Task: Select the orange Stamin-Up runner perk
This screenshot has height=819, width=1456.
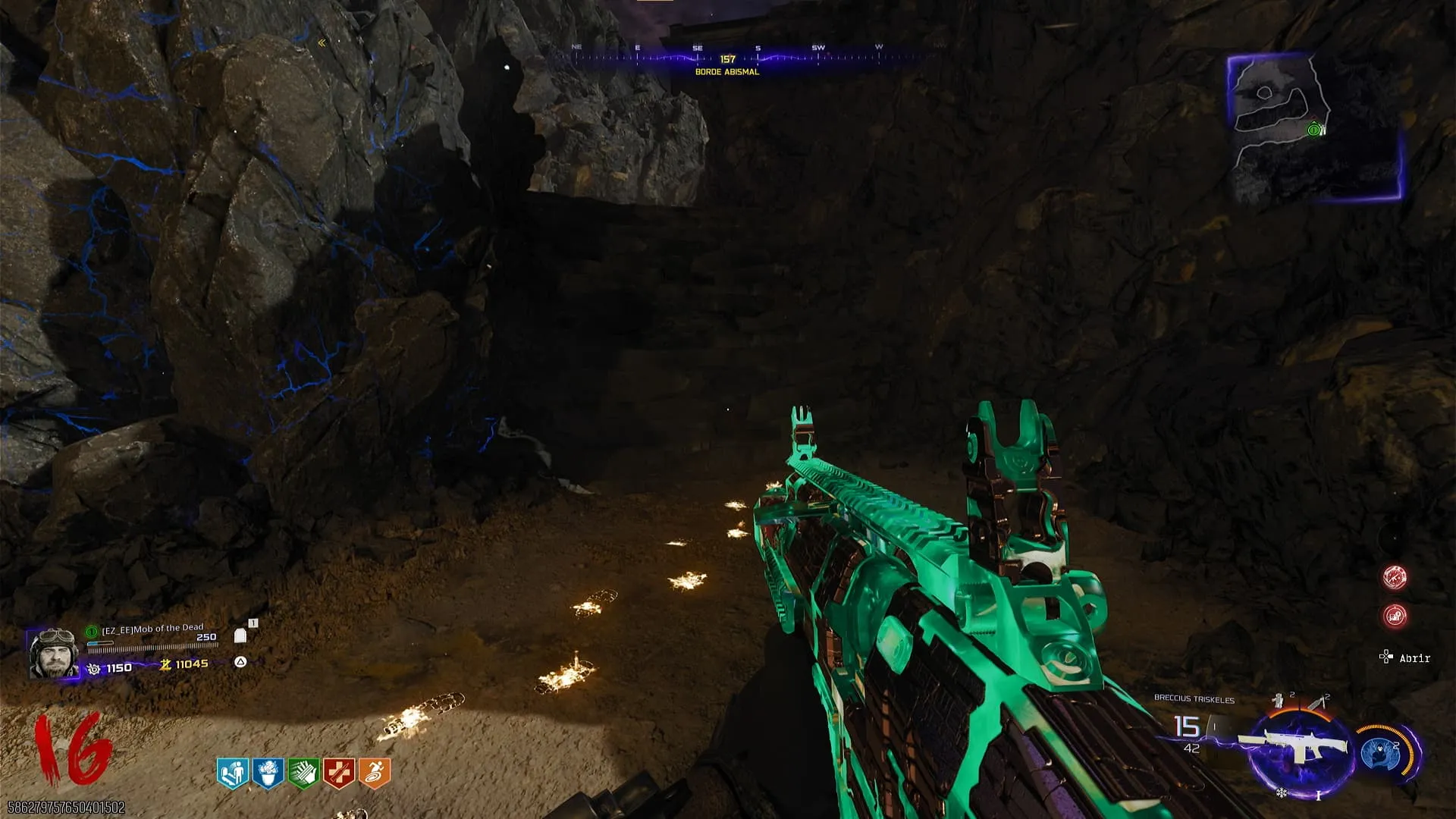Action: click(375, 773)
